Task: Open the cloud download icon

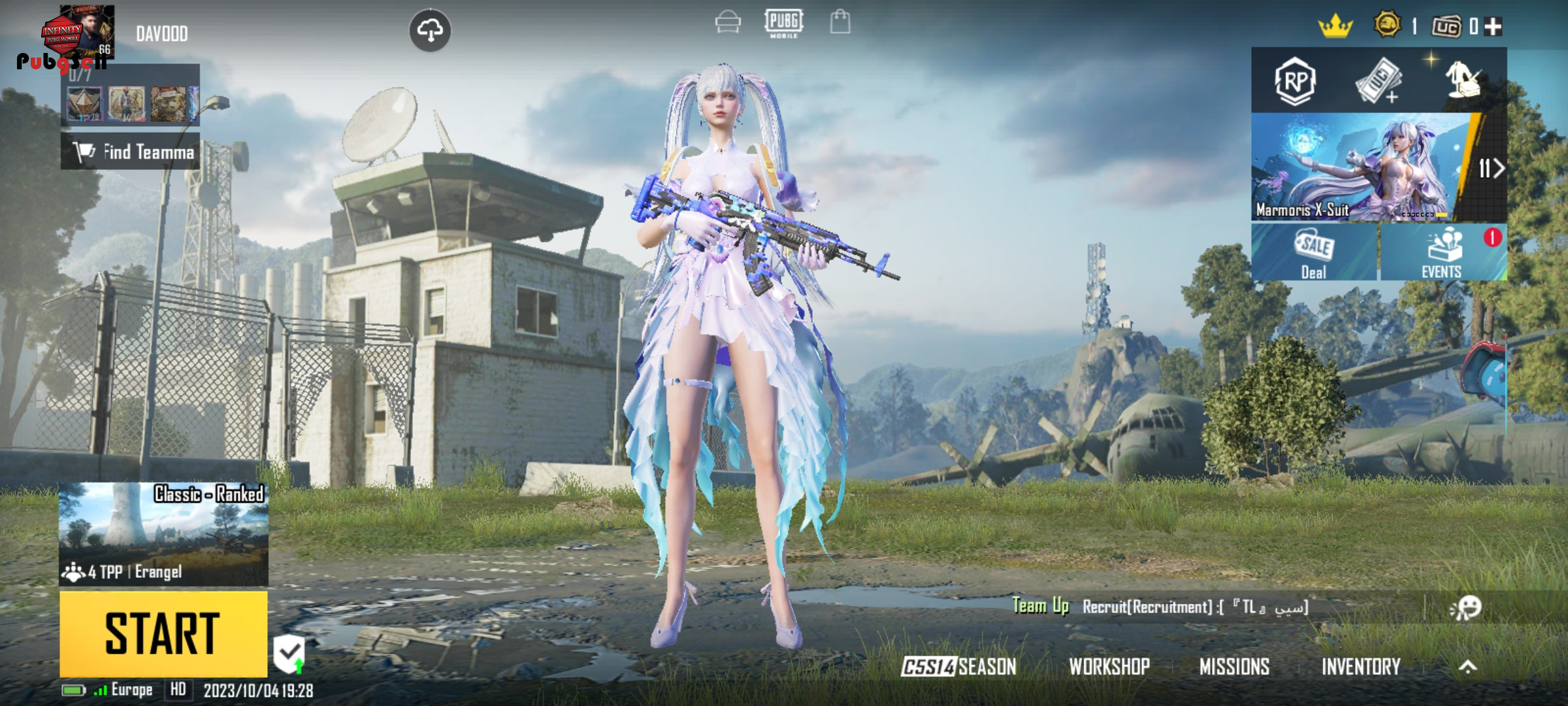Action: click(x=430, y=30)
